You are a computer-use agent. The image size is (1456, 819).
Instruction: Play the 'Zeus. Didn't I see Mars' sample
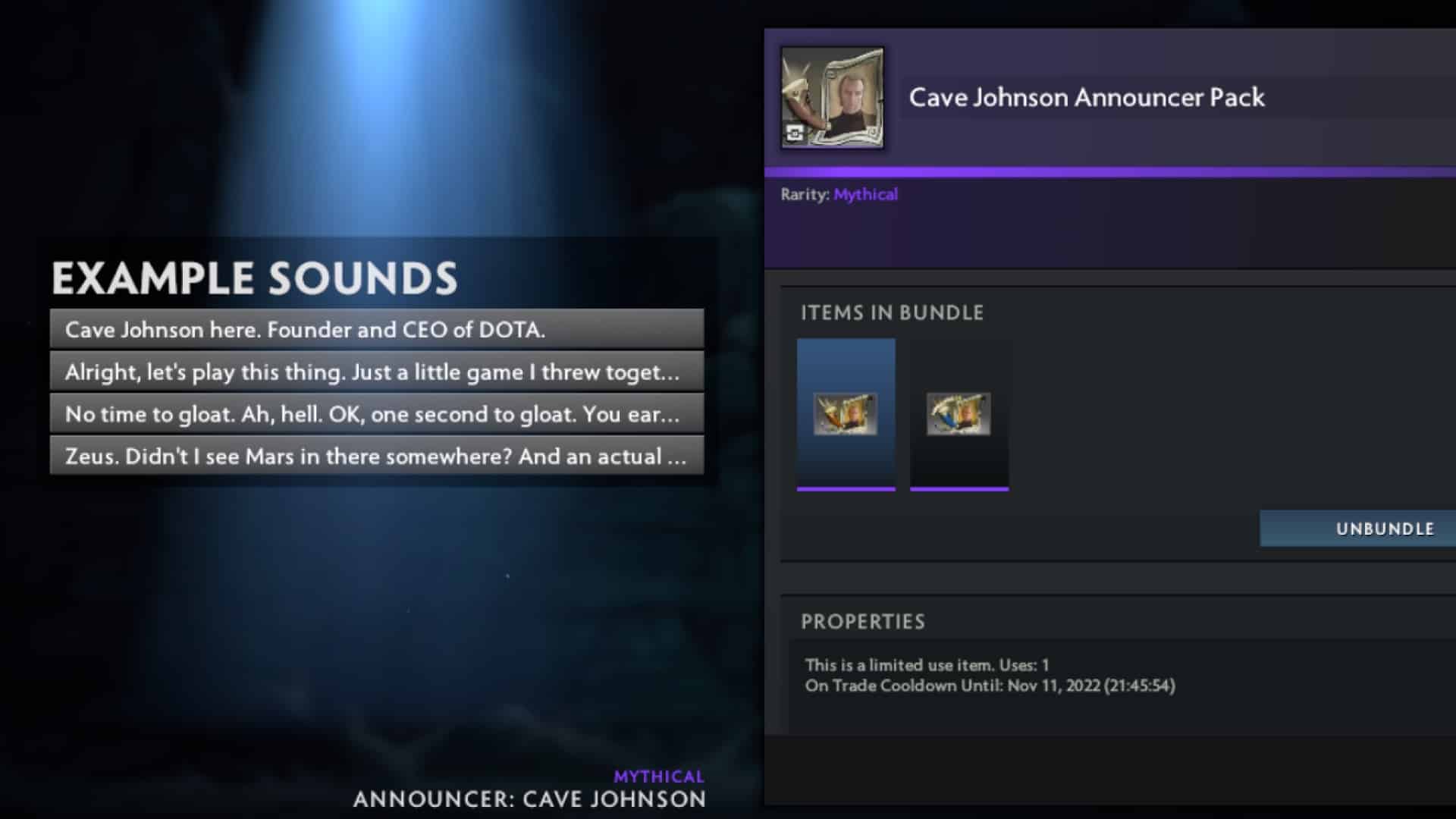point(377,456)
